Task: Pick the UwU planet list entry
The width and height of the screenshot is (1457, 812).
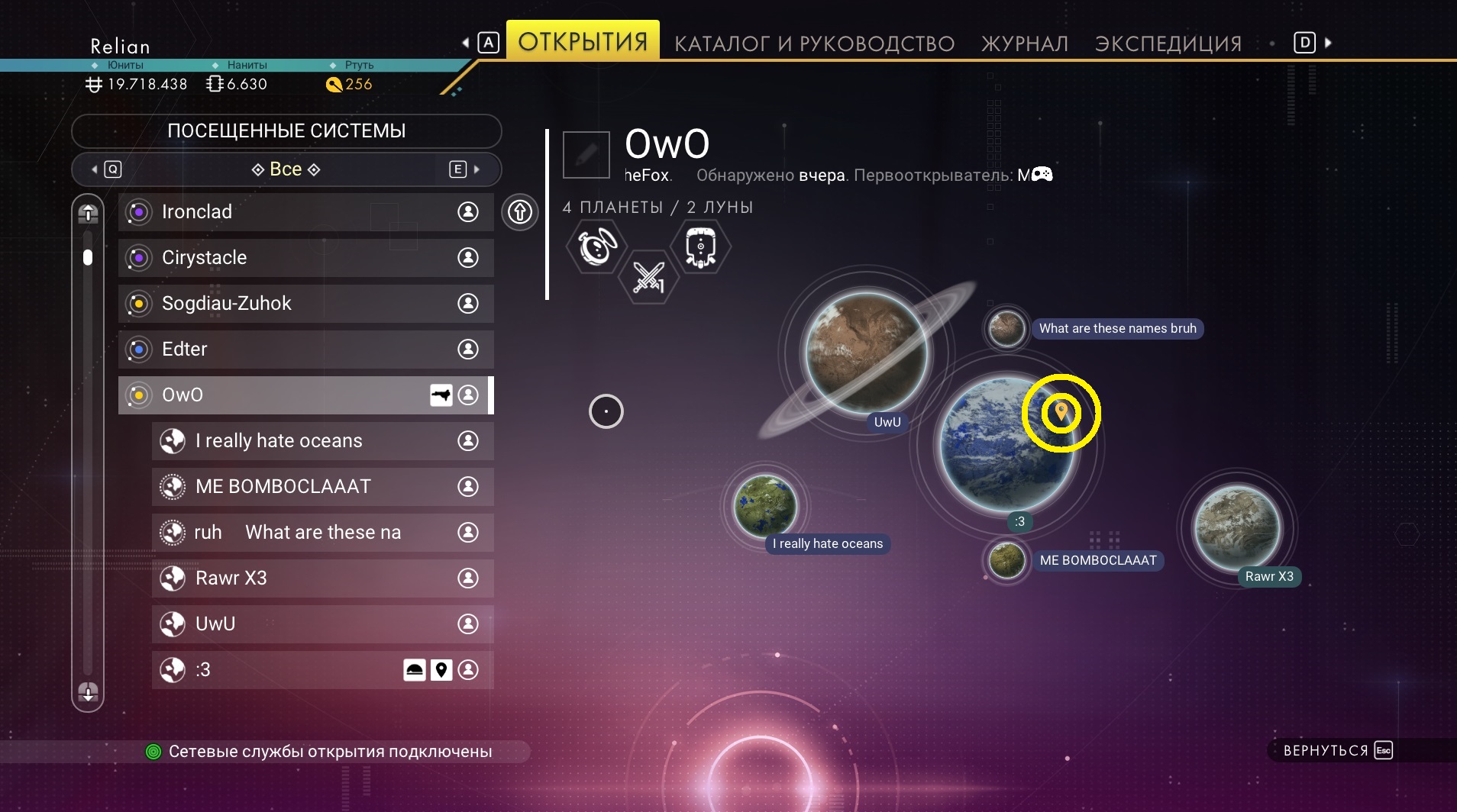Action: pos(322,624)
